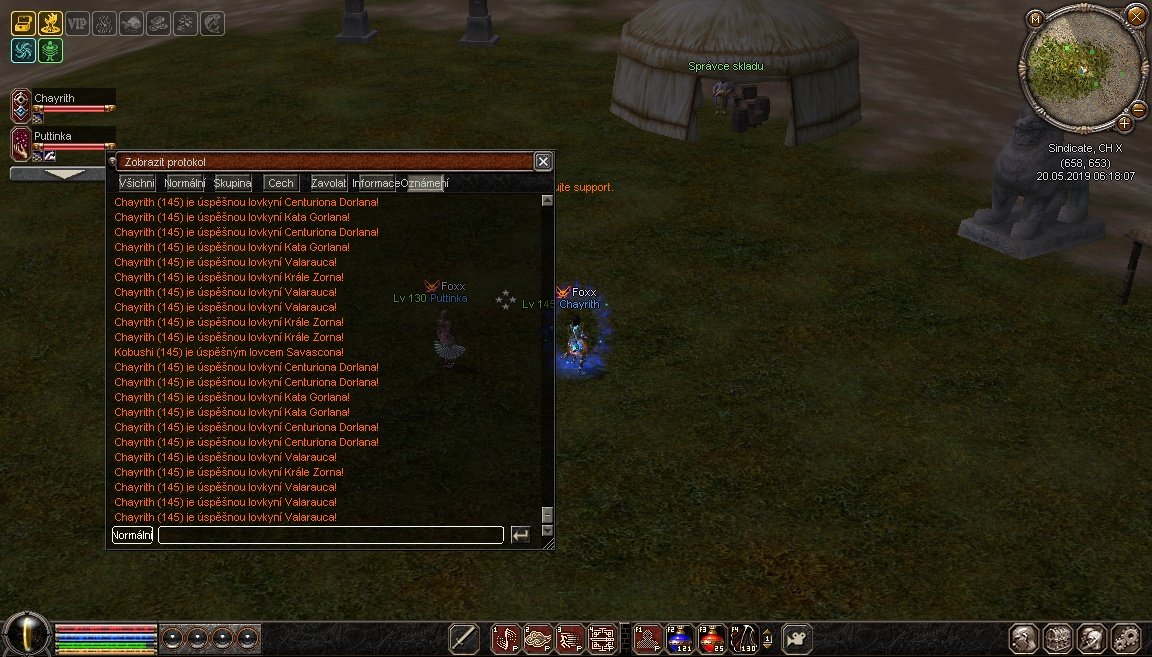
Task: Select party member Puttinka's portrait
Action: 22,143
